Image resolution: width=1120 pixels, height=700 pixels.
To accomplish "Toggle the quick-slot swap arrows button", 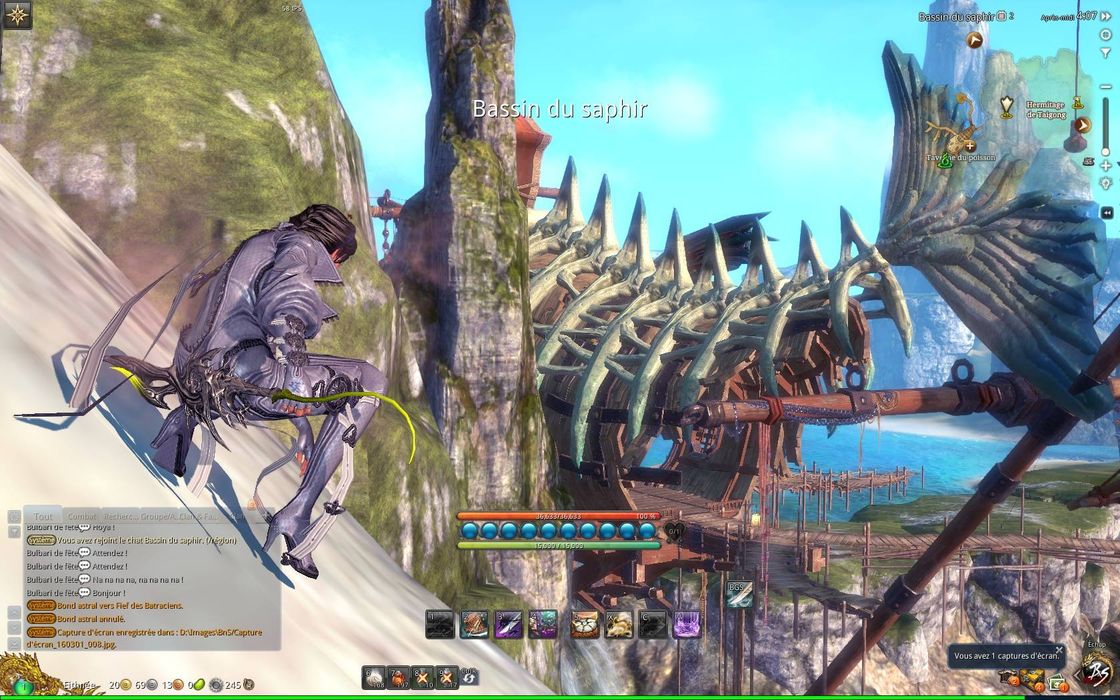I will tap(469, 678).
